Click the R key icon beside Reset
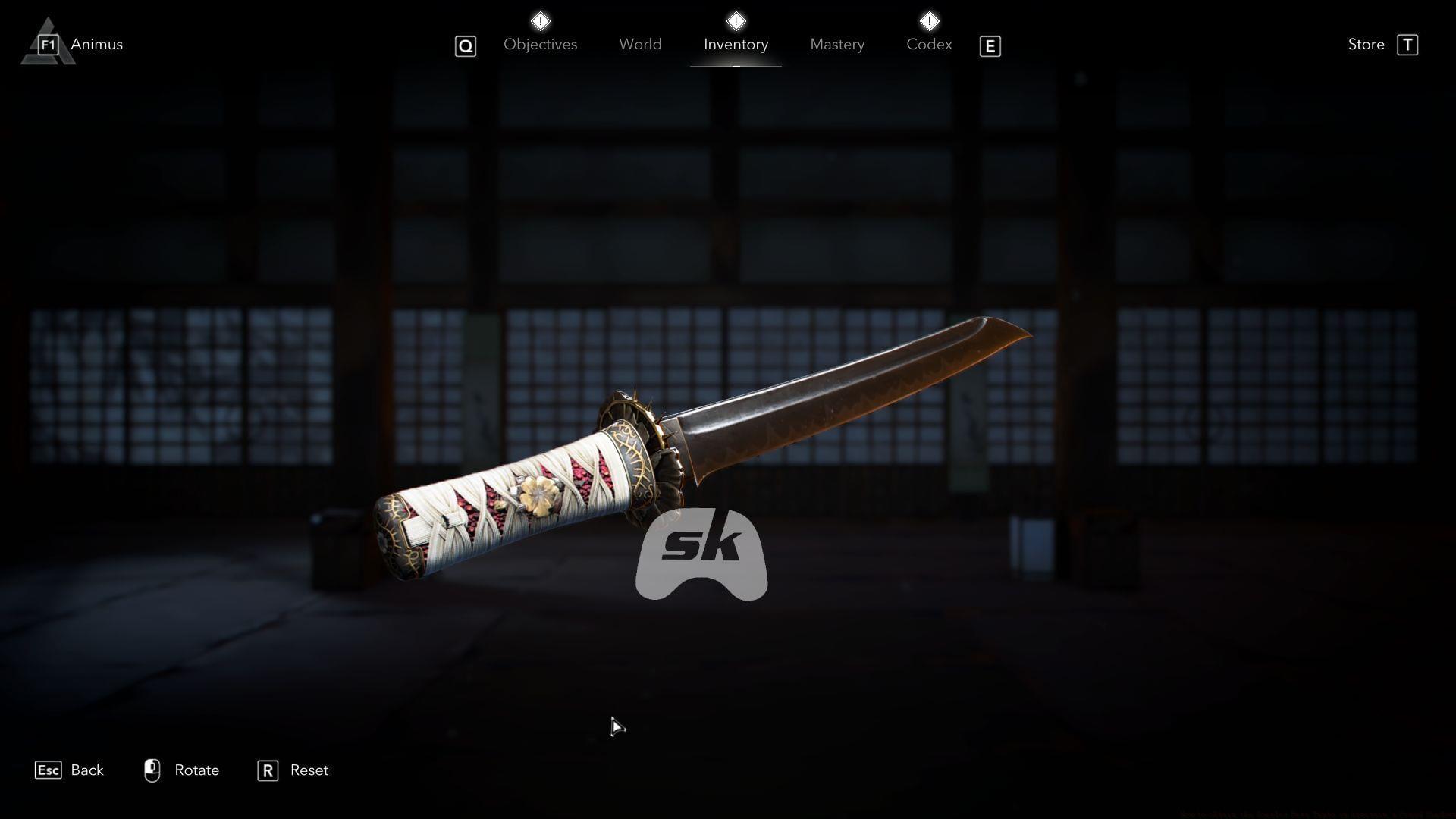This screenshot has width=1456, height=819. (267, 771)
